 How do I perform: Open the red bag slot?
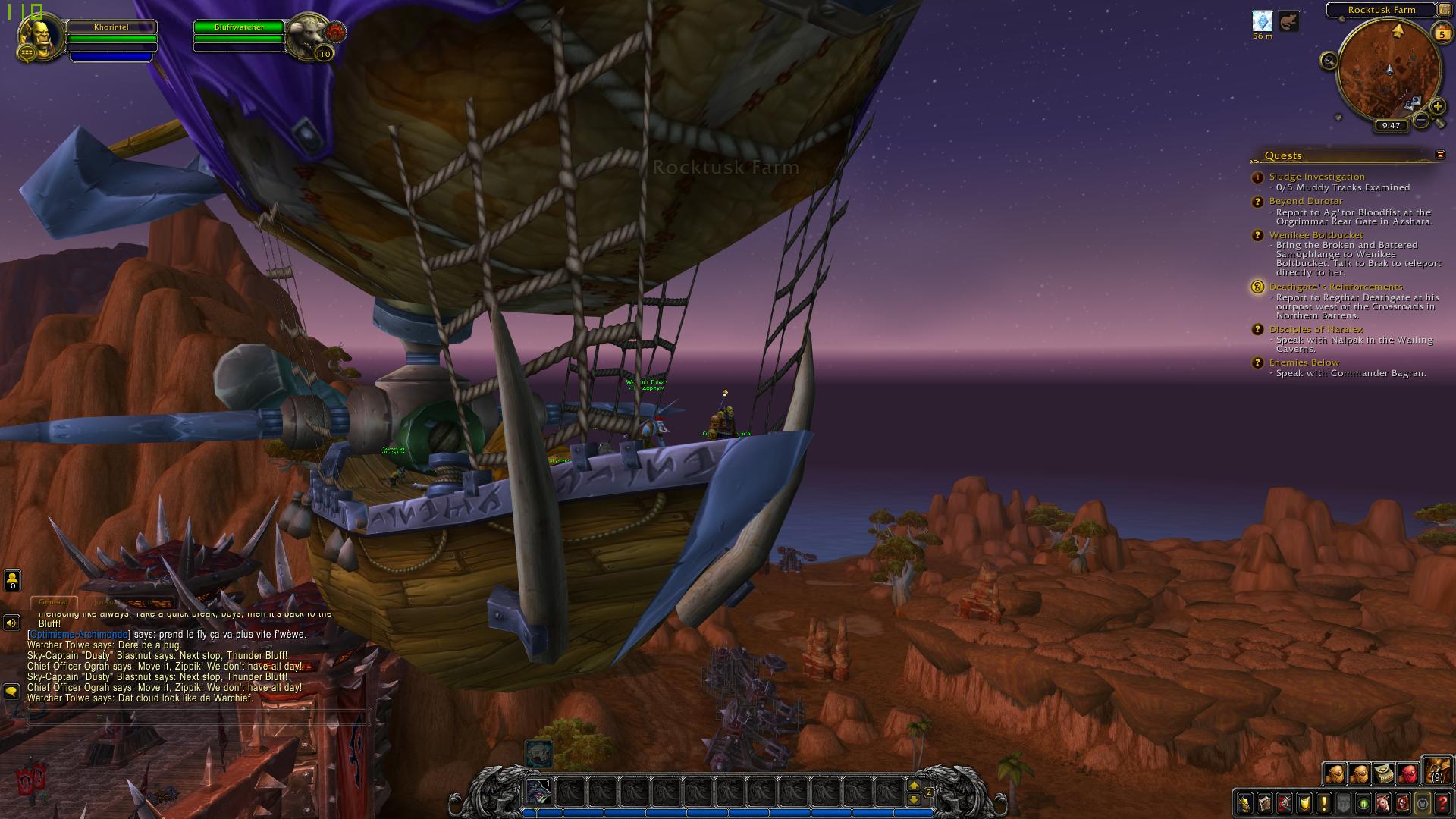tap(1408, 774)
